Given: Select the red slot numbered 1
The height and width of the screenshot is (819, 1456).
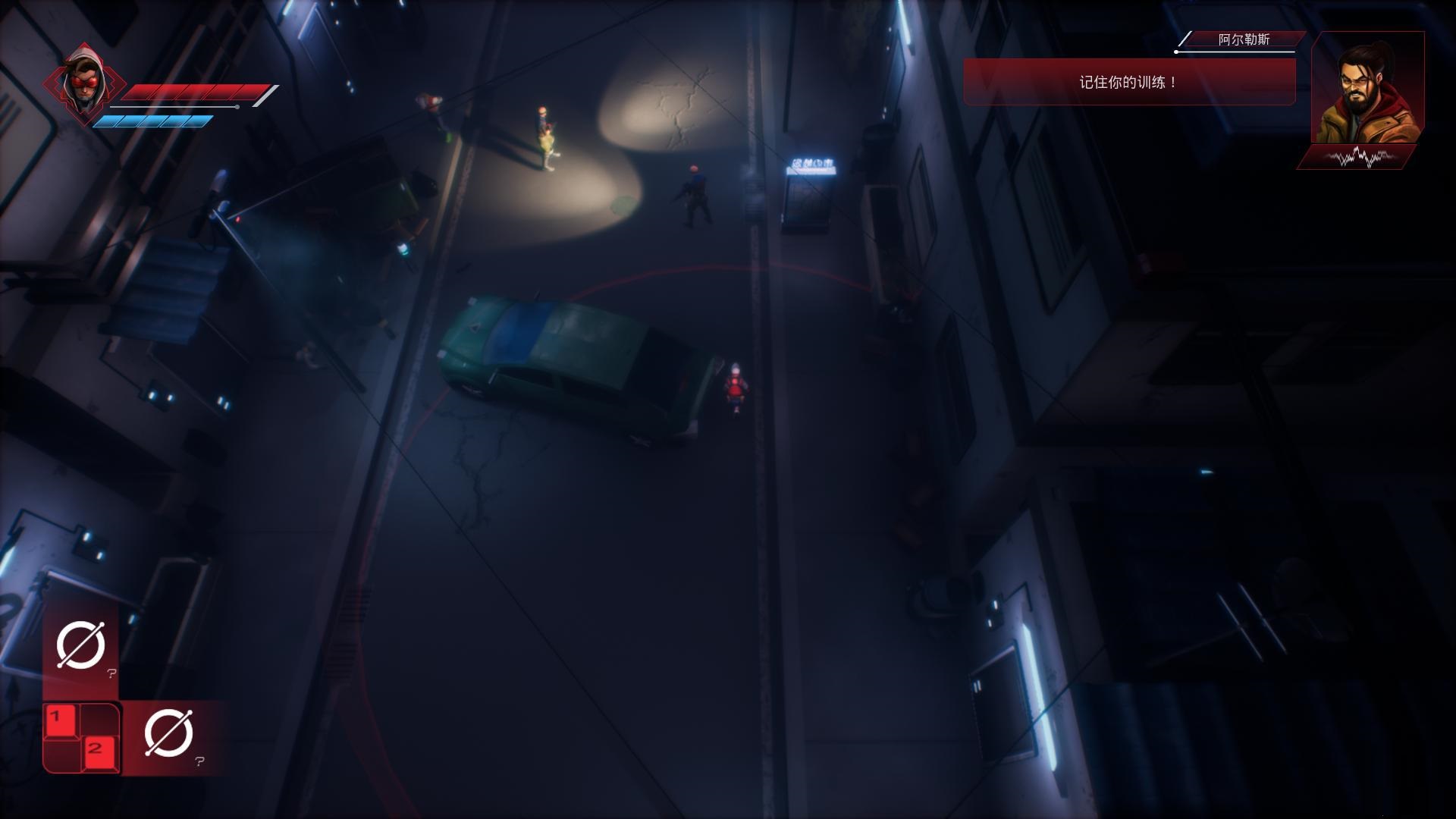Looking at the screenshot, I should 61,722.
